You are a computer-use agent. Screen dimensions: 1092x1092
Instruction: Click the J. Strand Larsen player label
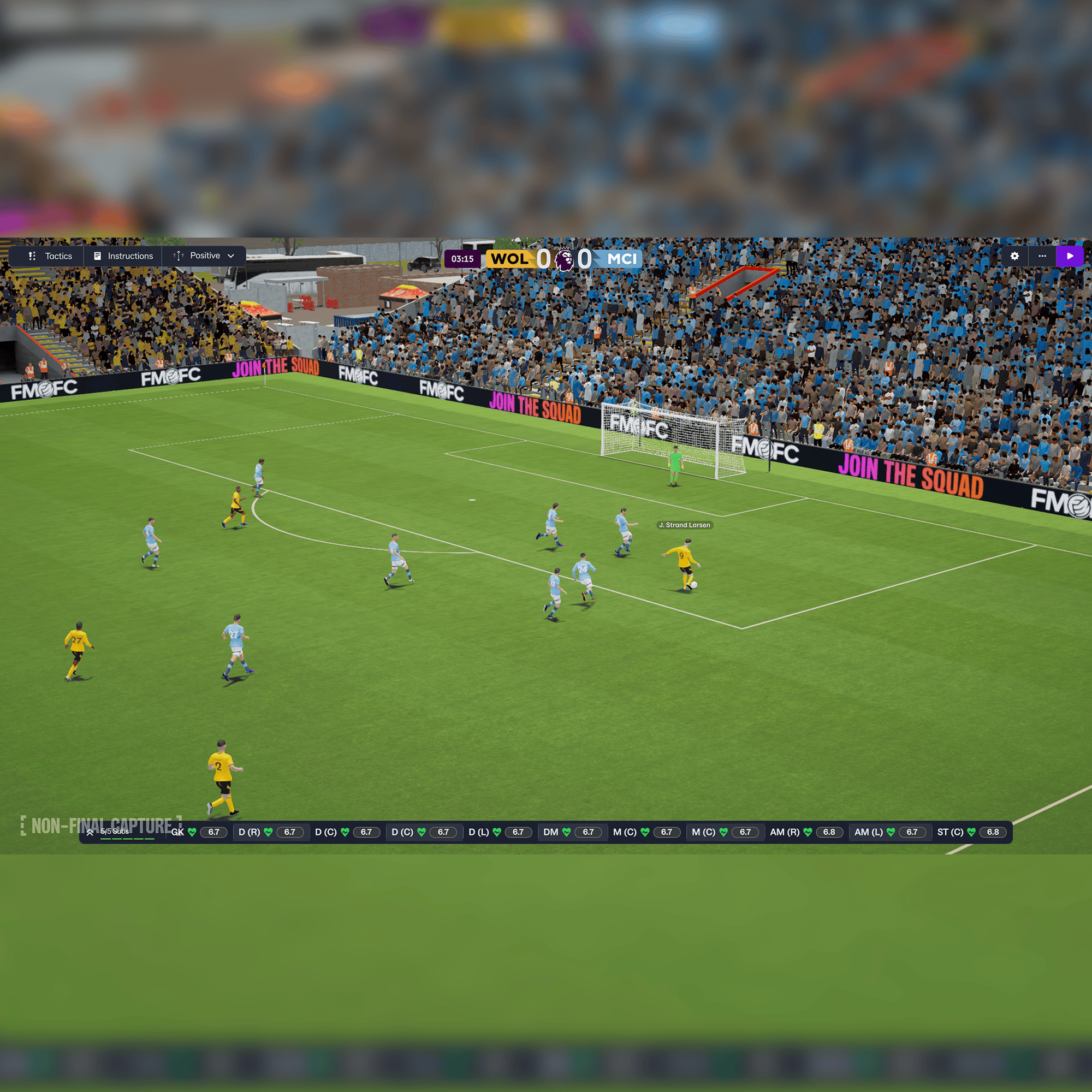[x=685, y=525]
